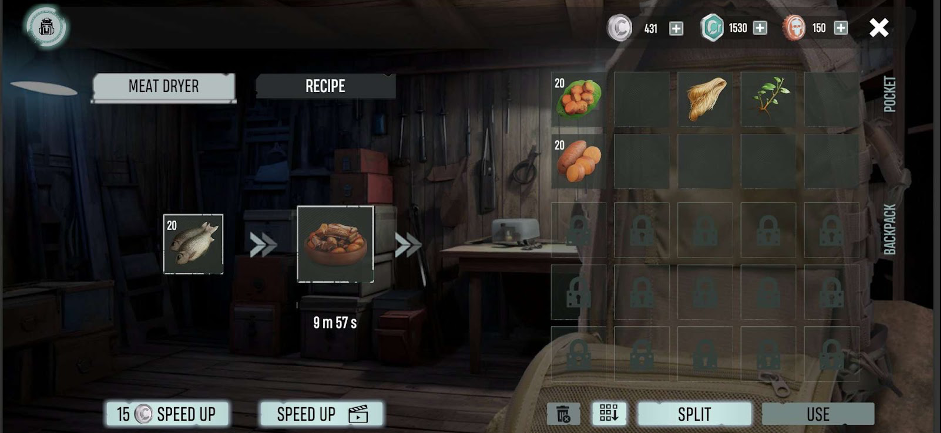Add more orange skull caps currency
The height and width of the screenshot is (433, 941).
(x=841, y=28)
